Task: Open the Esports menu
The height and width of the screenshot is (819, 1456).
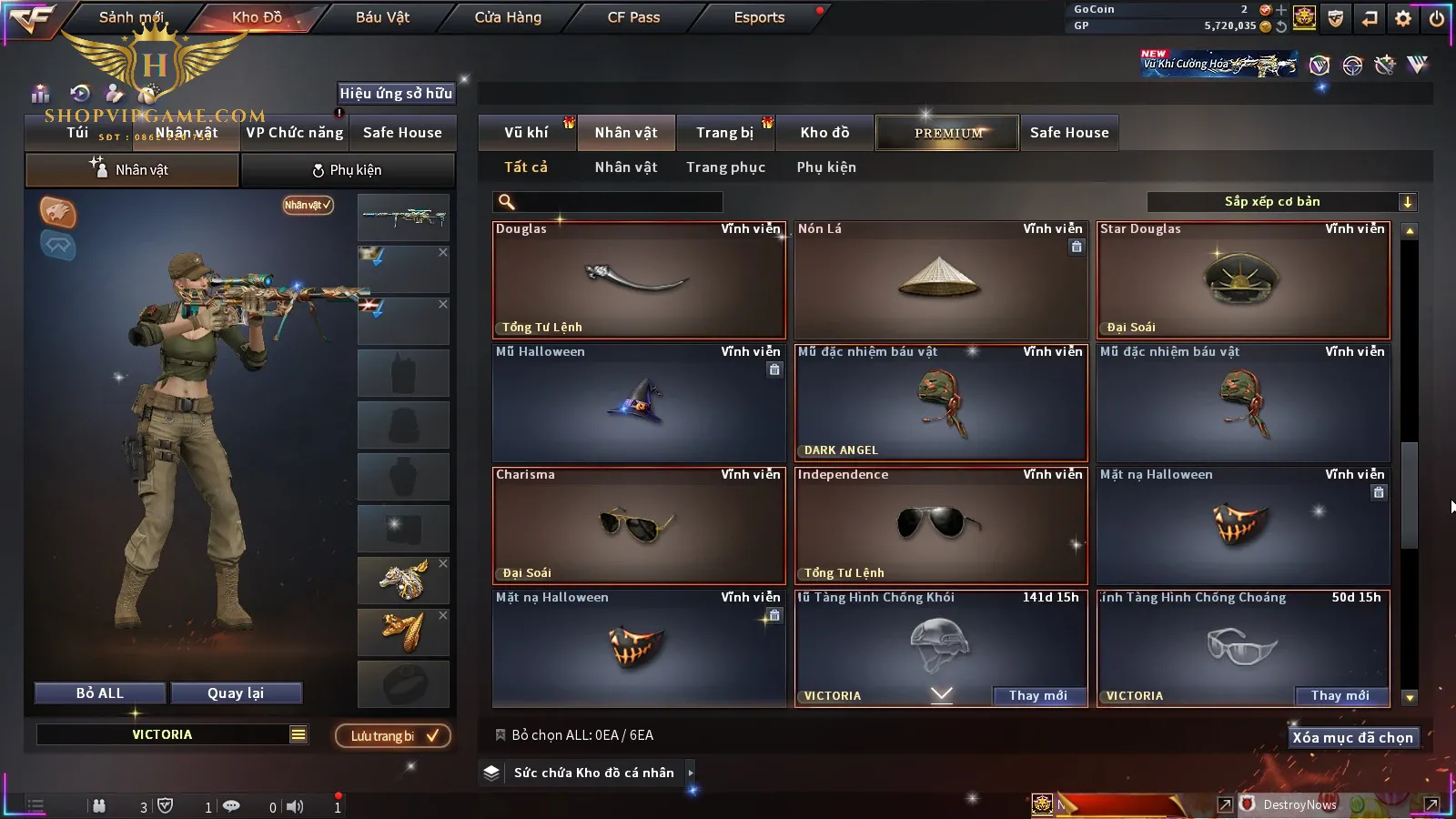Action: (x=759, y=17)
